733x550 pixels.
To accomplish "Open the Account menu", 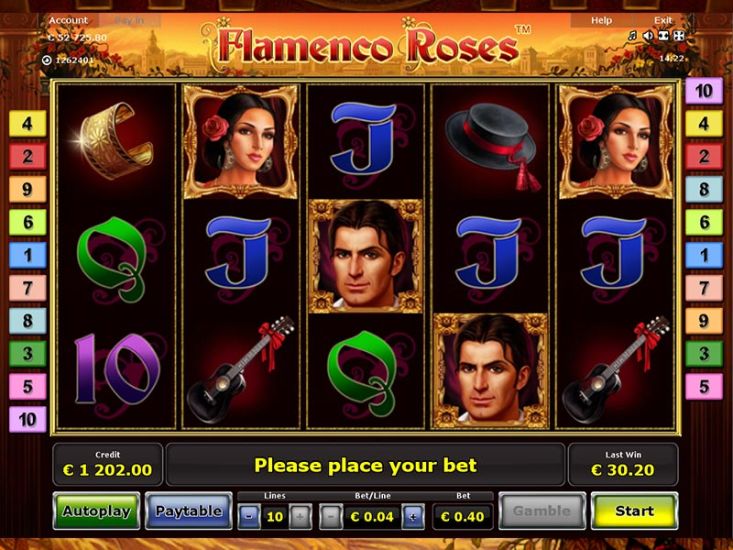I will 68,20.
